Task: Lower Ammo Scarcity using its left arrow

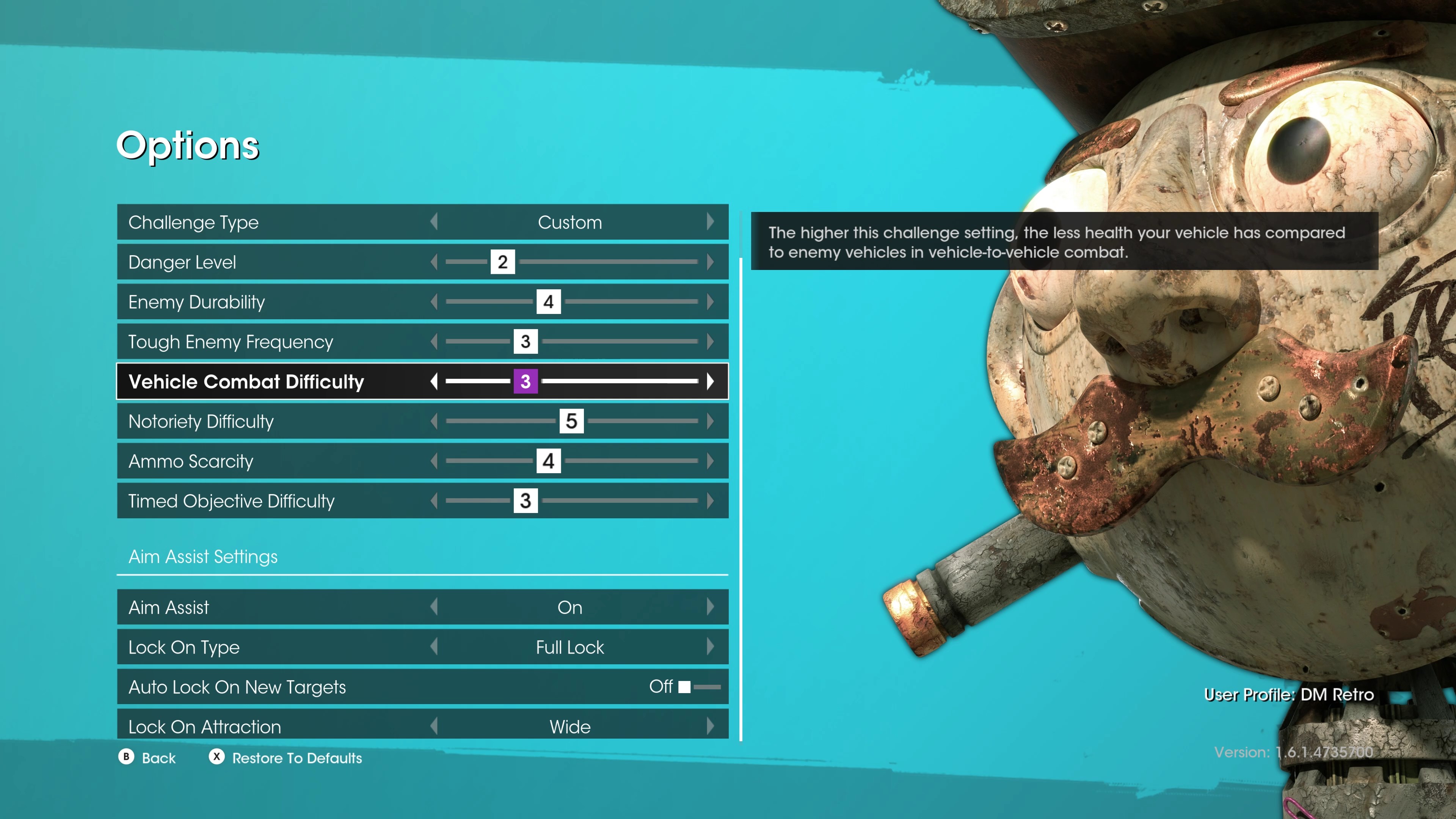Action: [x=434, y=461]
